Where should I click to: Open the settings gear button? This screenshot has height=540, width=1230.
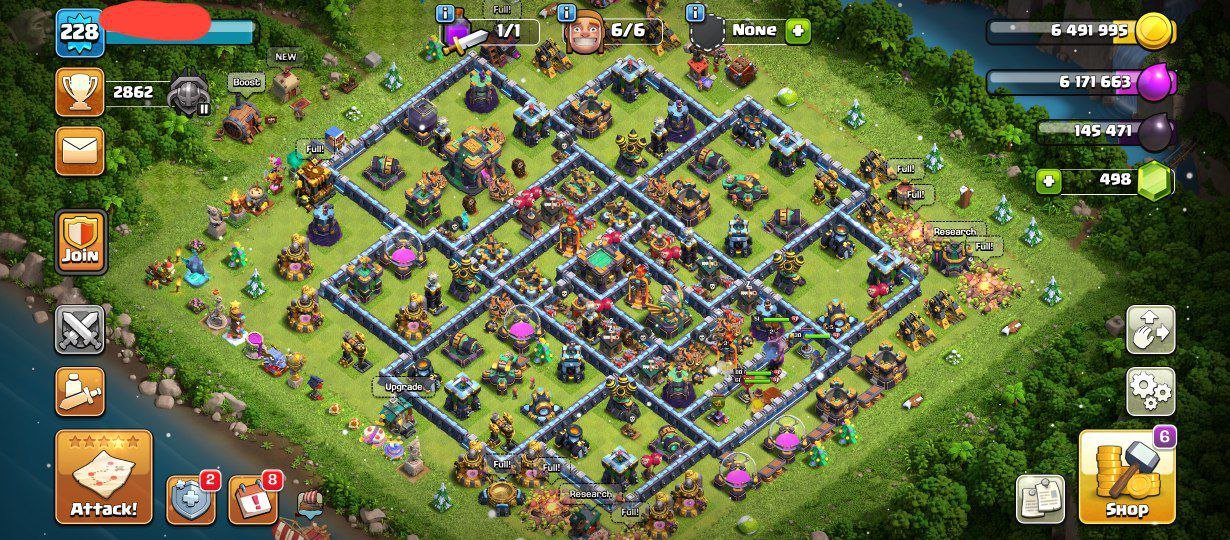pyautogui.click(x=1150, y=391)
